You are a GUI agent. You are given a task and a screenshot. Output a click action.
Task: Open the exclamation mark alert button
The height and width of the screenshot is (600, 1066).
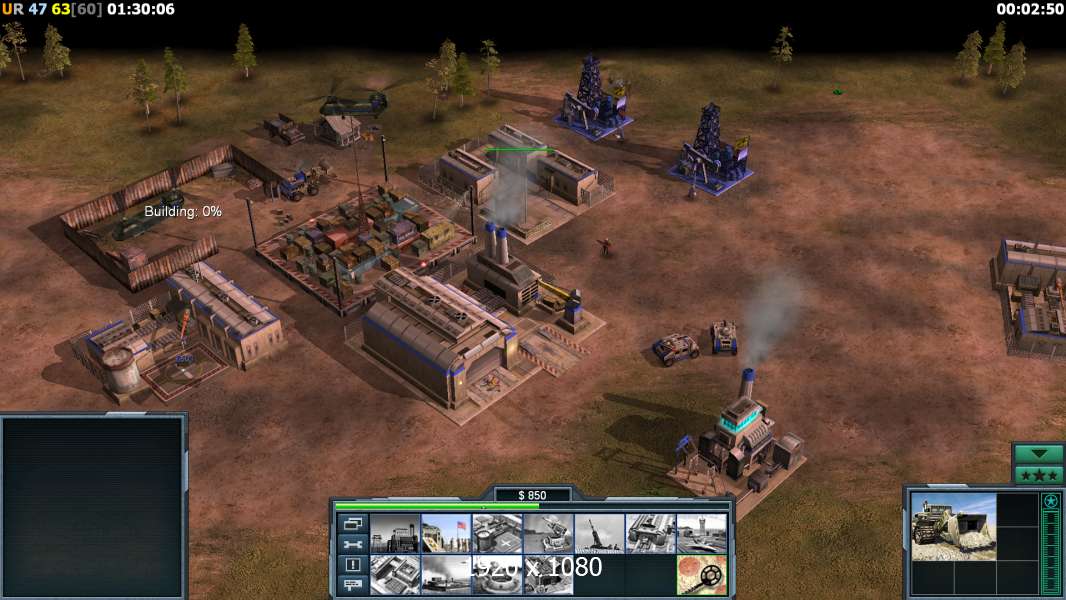353,565
